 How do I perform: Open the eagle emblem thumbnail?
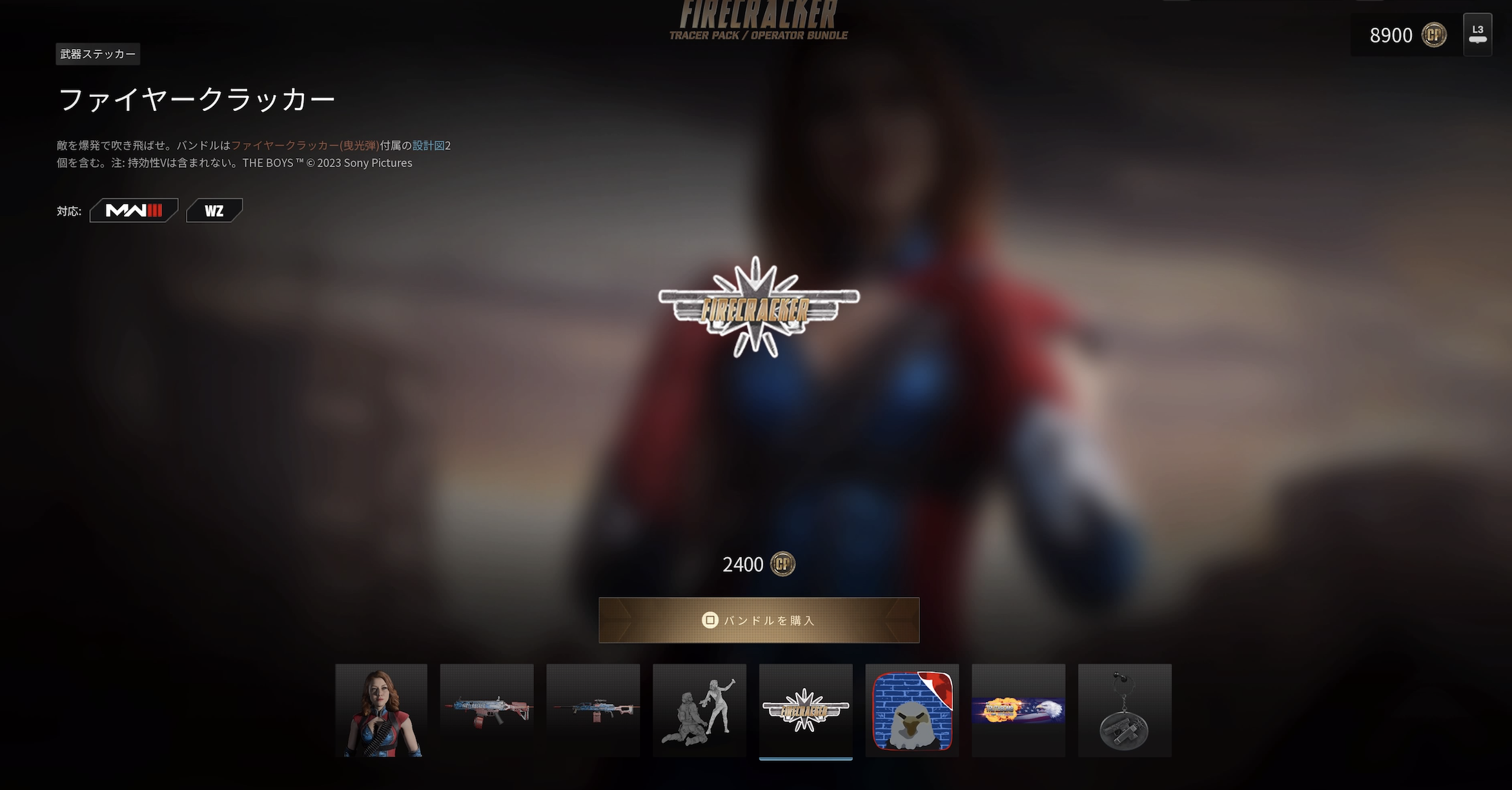(912, 710)
